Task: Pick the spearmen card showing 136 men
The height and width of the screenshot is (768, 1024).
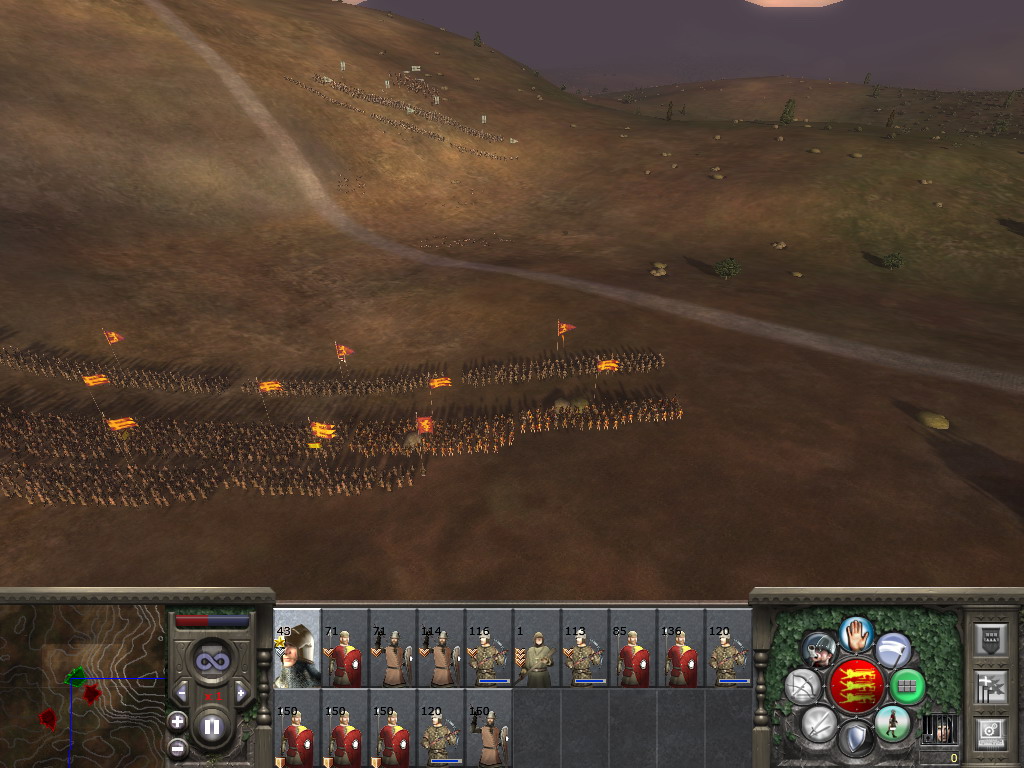Action: click(681, 649)
